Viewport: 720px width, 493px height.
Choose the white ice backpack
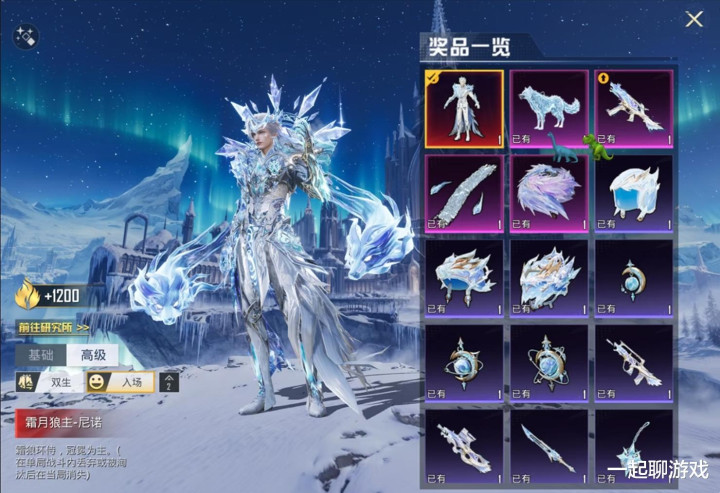(634, 192)
